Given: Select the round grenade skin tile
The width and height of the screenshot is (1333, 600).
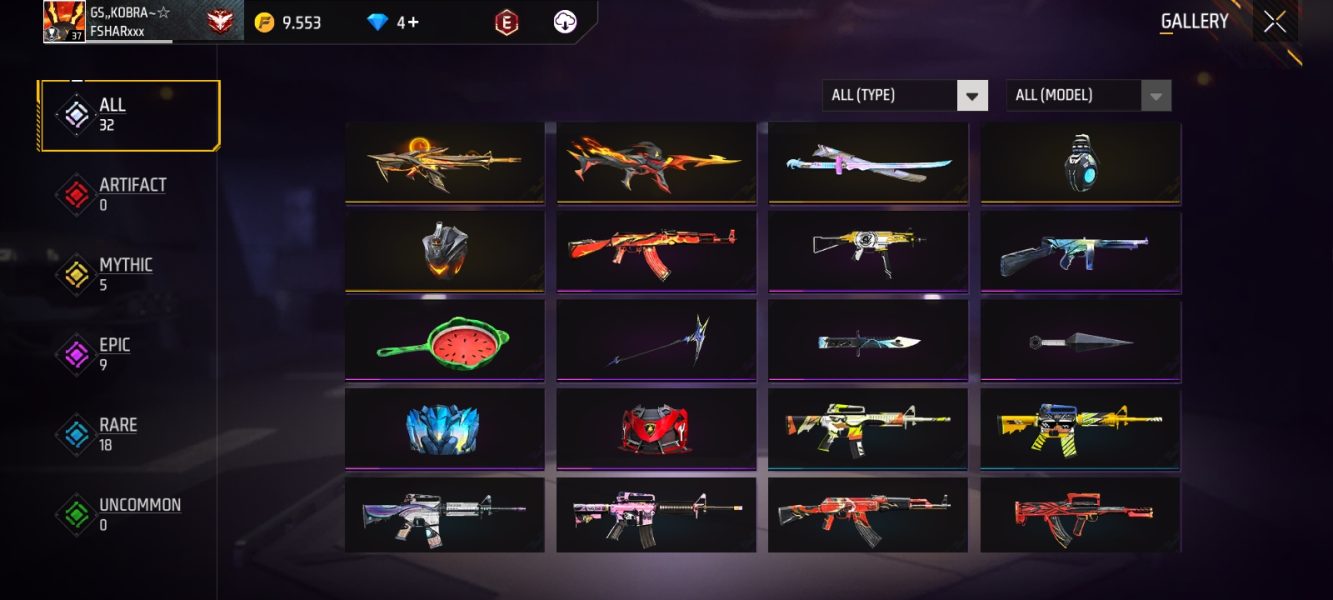Looking at the screenshot, I should coord(1080,163).
